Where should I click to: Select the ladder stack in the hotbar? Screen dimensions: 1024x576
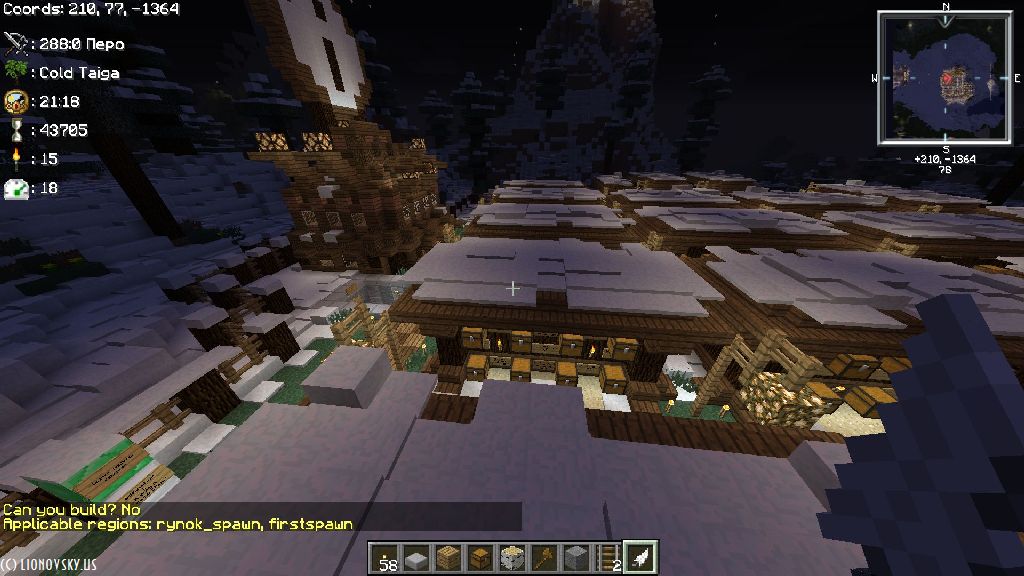pyautogui.click(x=608, y=557)
